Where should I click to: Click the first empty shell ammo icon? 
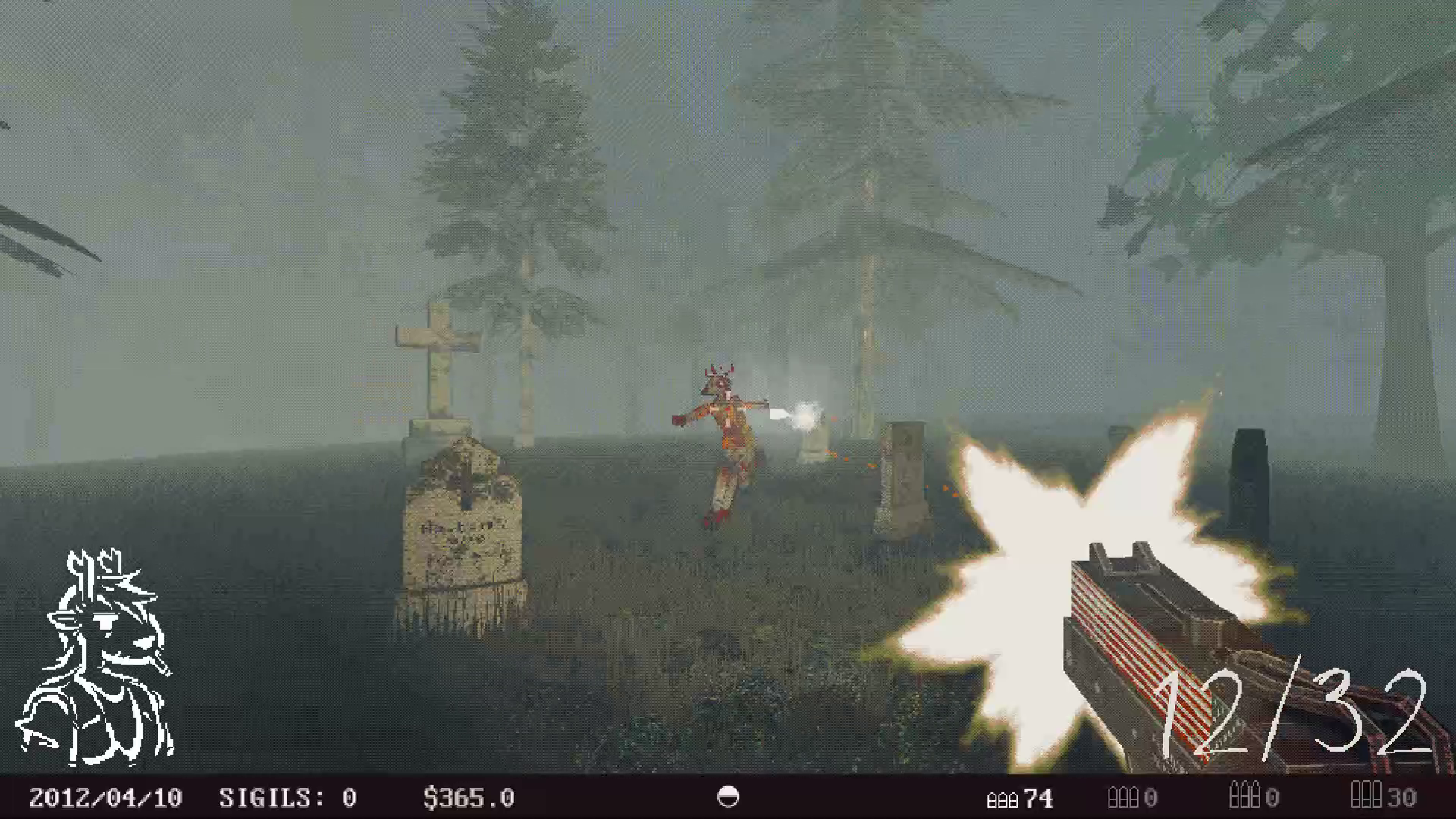click(x=1125, y=799)
